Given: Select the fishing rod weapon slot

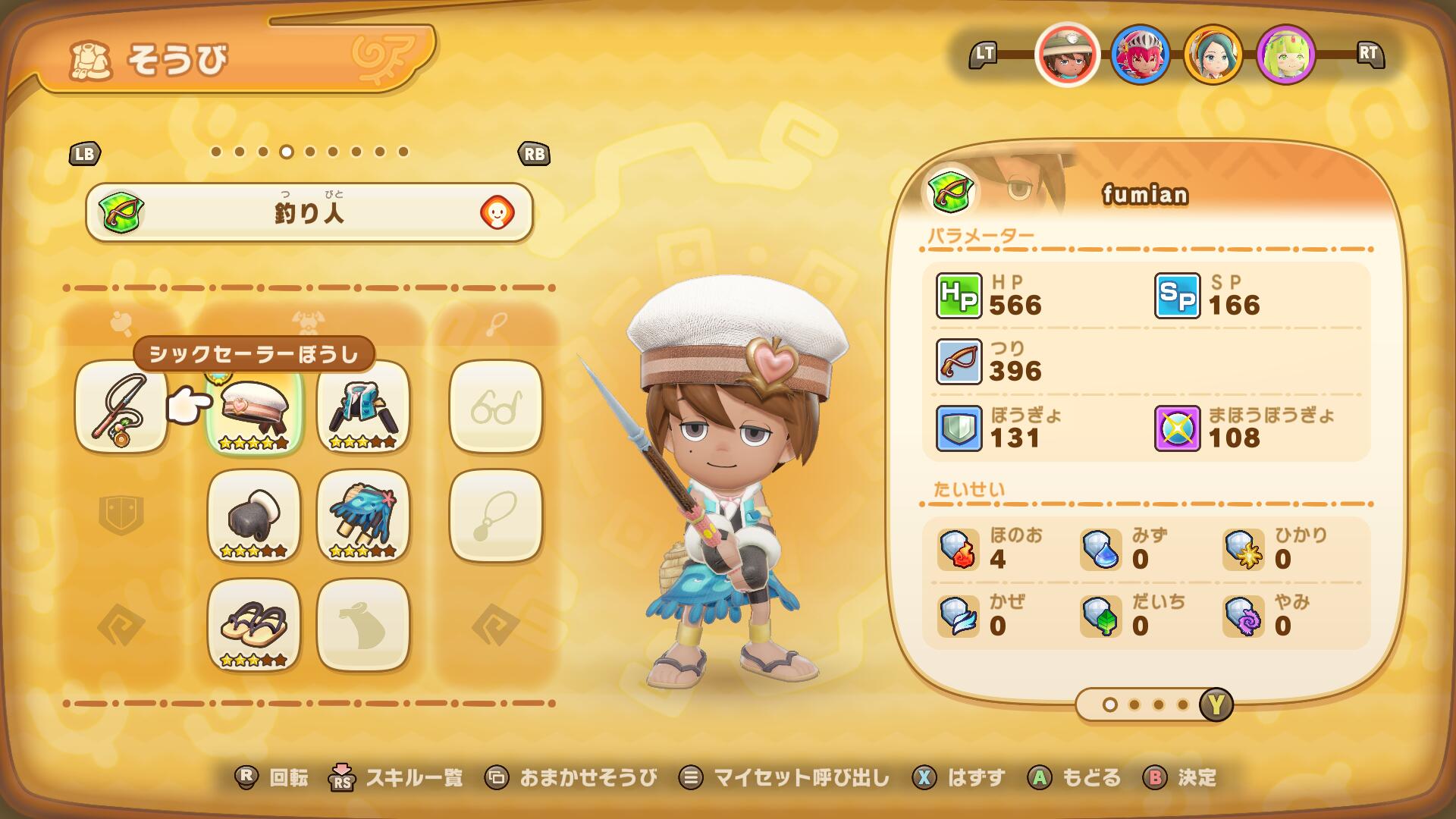Looking at the screenshot, I should [x=121, y=407].
